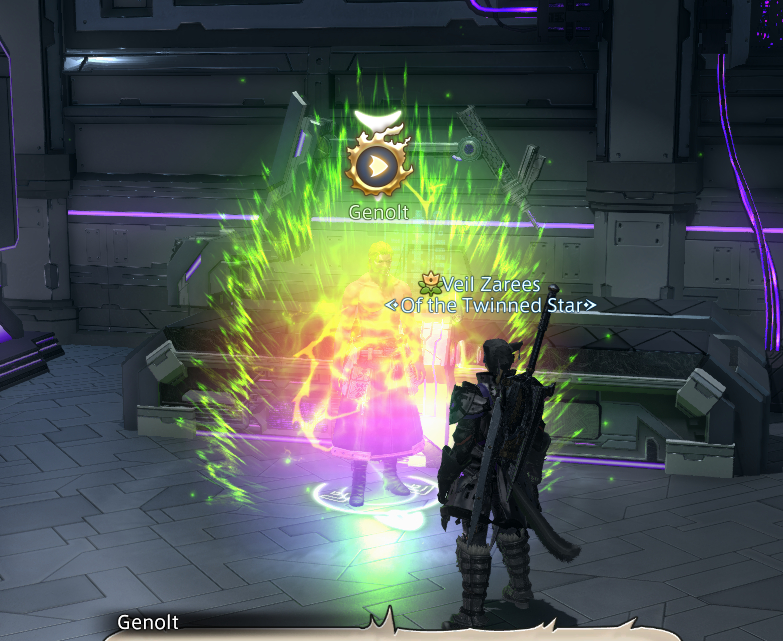Select the Genolt nameplate under the quest icon
783x641 pixels.
(x=379, y=212)
